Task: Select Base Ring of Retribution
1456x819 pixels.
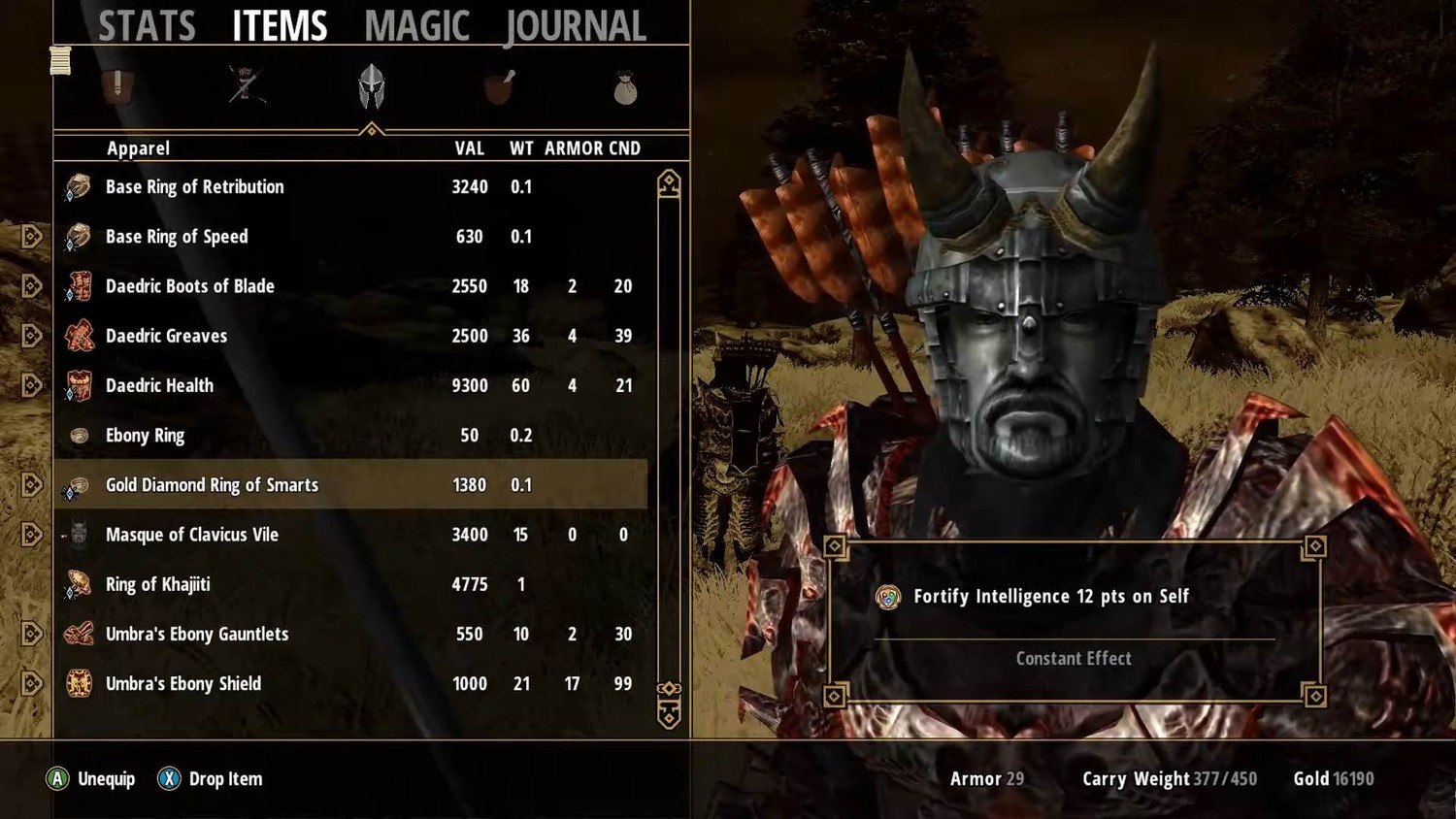Action: coord(195,187)
